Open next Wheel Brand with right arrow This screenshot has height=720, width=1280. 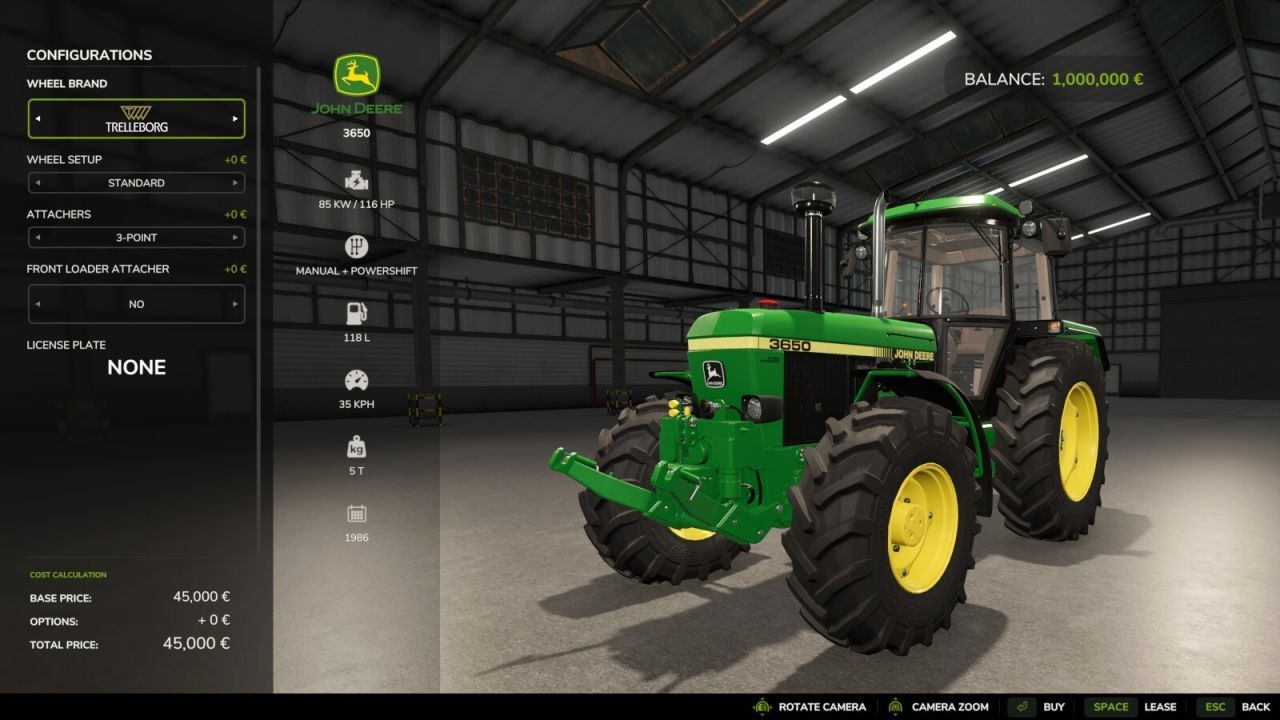pos(234,118)
